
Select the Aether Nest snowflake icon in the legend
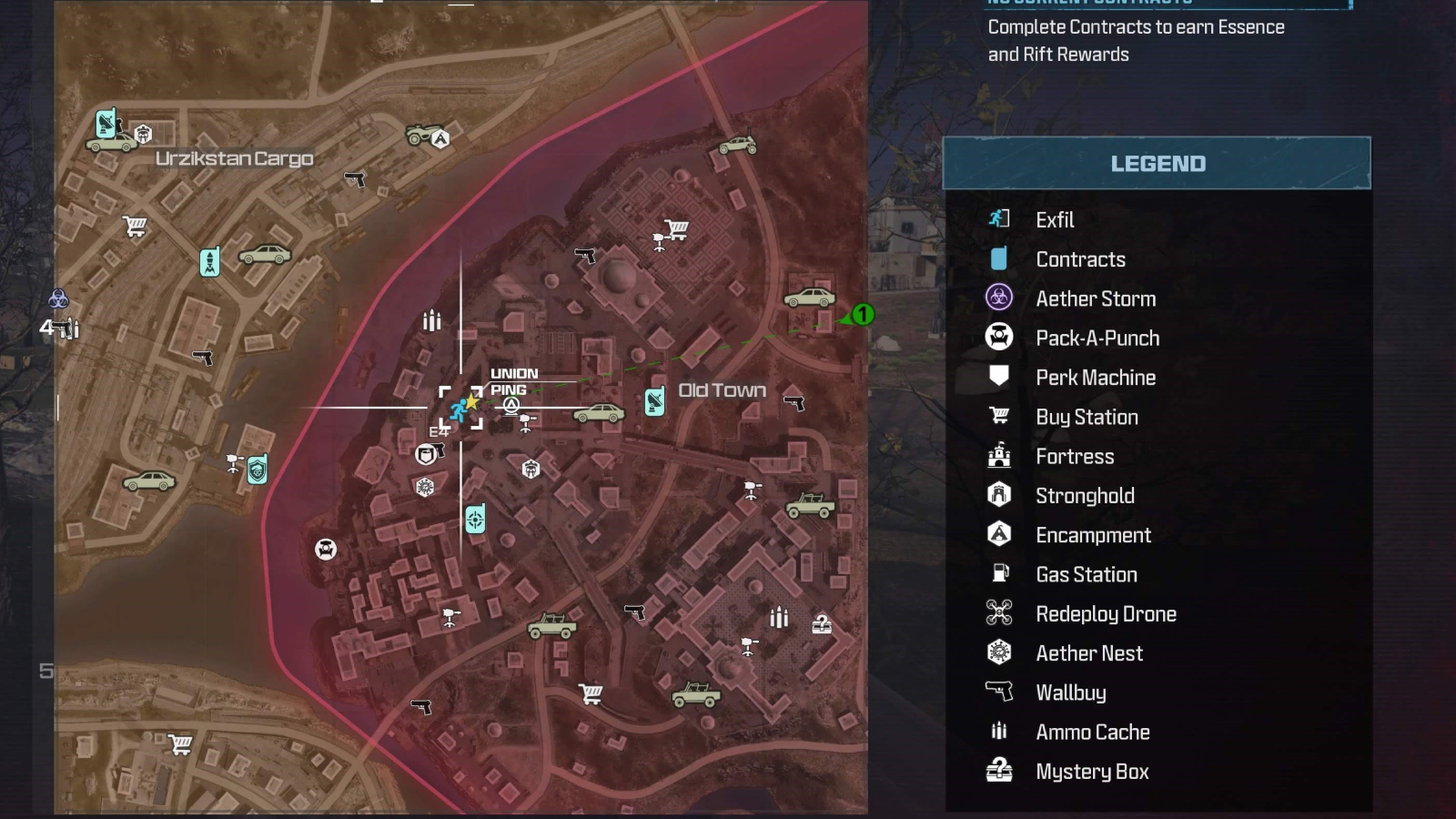[1000, 652]
